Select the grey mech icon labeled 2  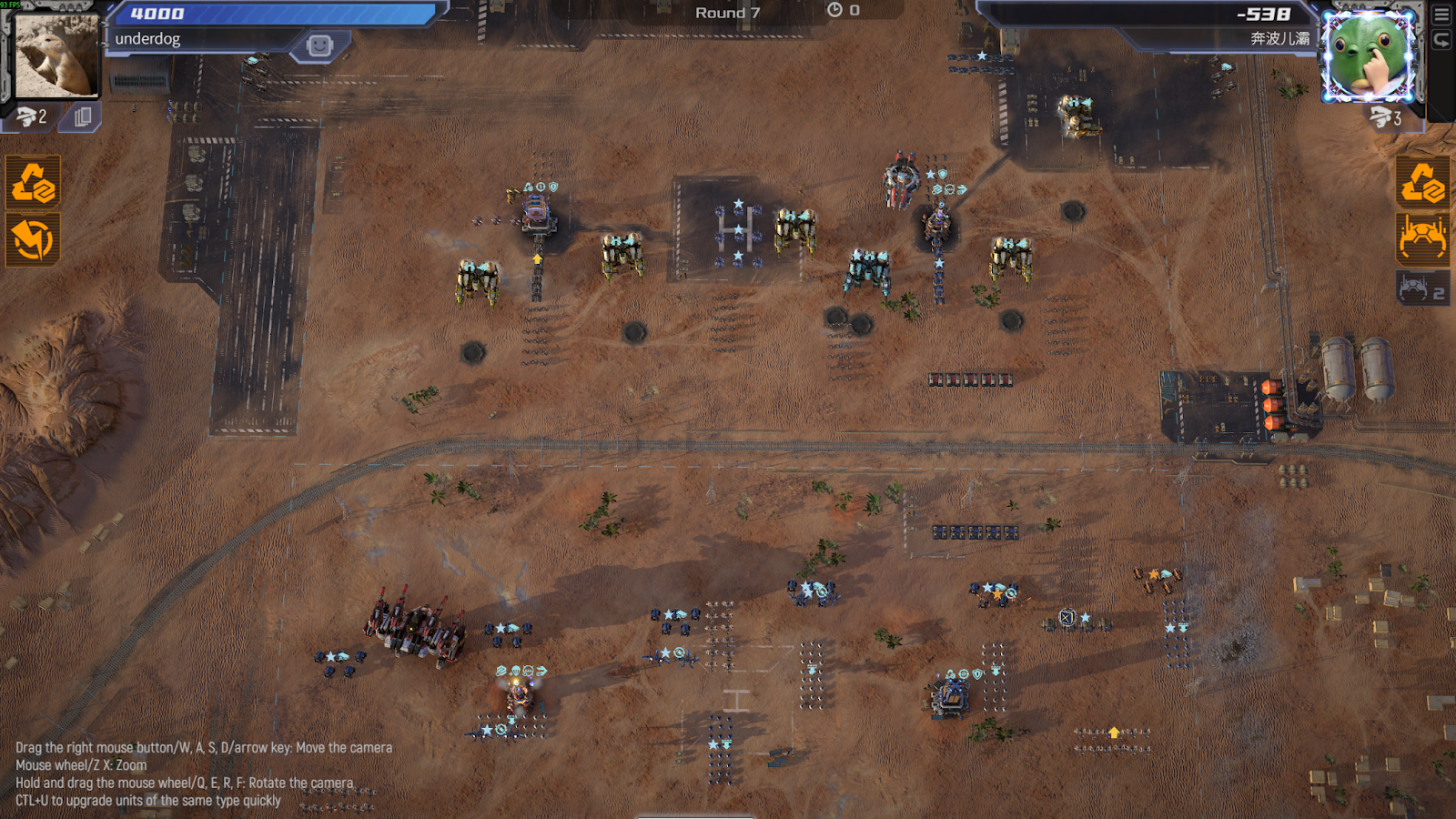pyautogui.click(x=1422, y=288)
